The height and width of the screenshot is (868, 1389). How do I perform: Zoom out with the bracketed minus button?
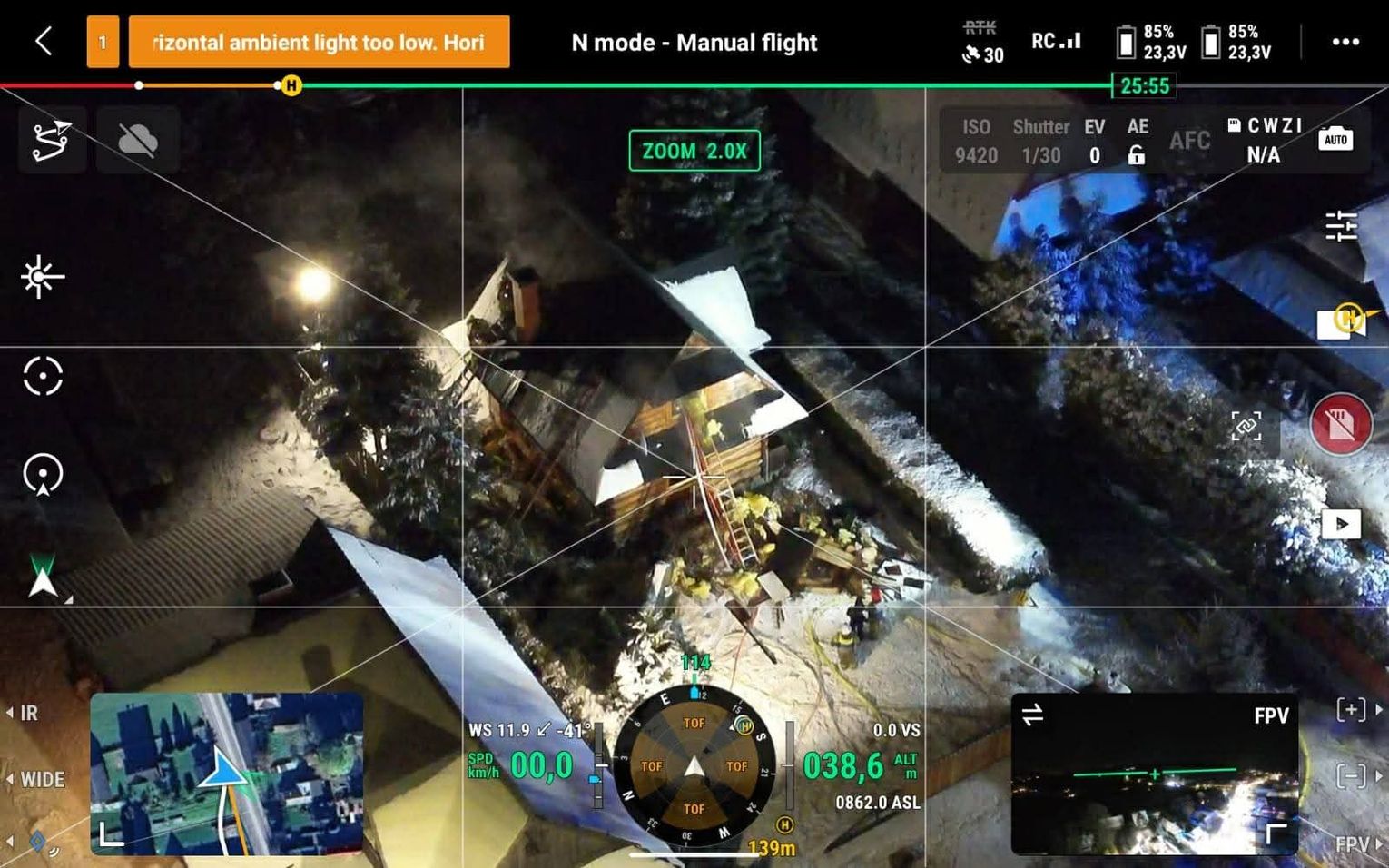point(1351,776)
